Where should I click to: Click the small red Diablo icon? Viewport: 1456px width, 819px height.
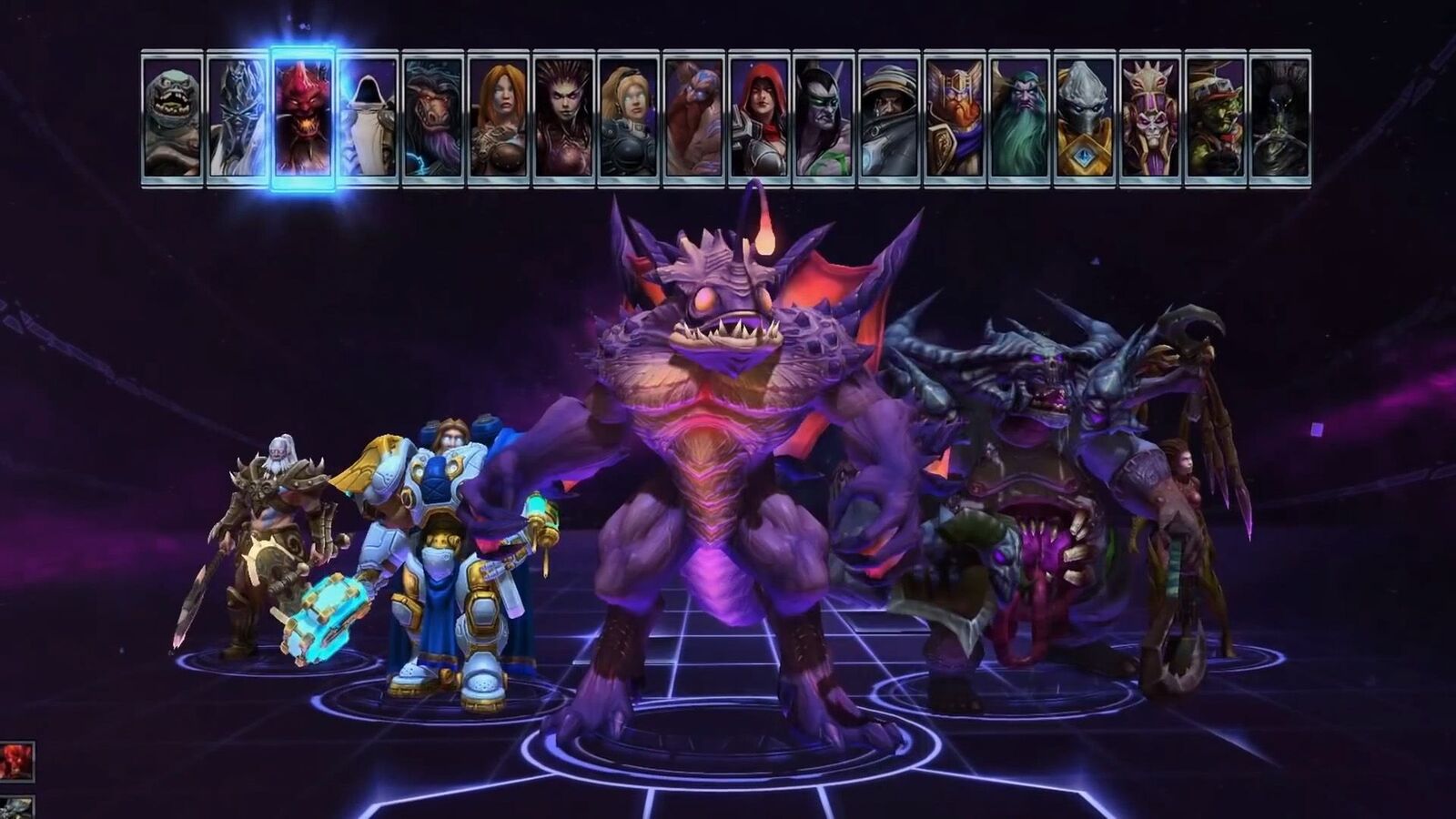coord(16,762)
